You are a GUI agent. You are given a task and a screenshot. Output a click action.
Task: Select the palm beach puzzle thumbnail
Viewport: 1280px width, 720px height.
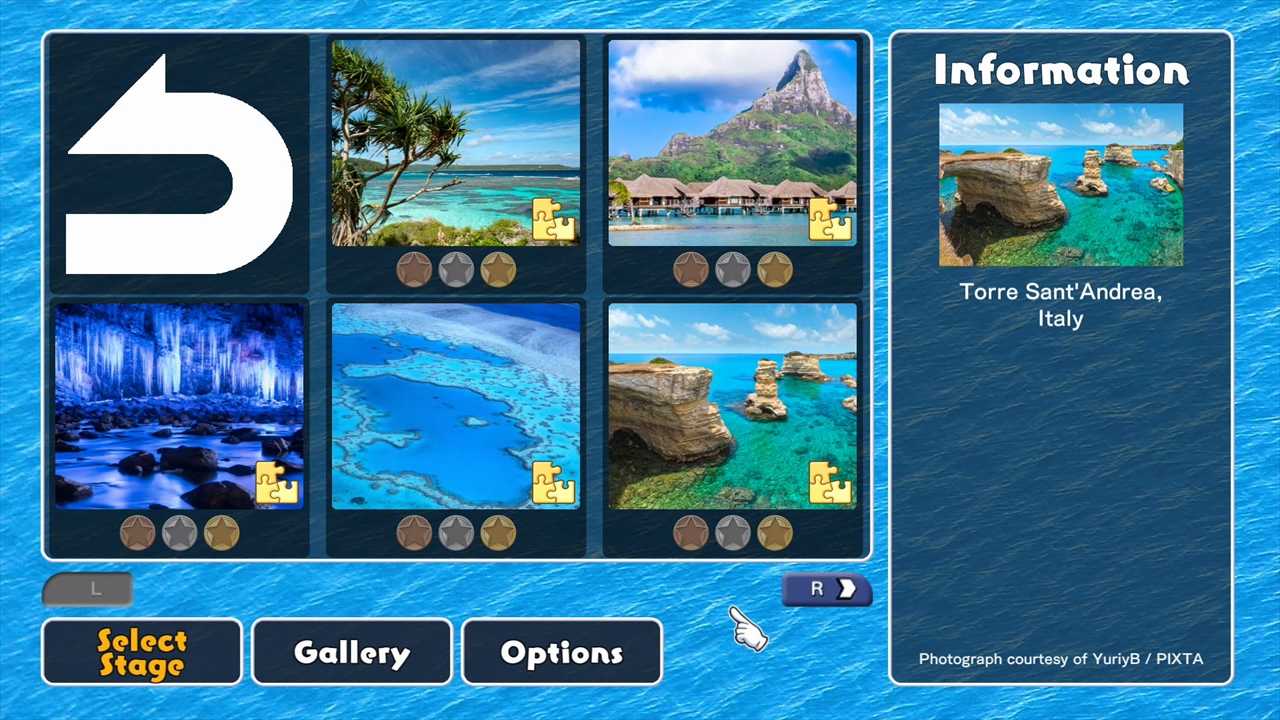[455, 140]
